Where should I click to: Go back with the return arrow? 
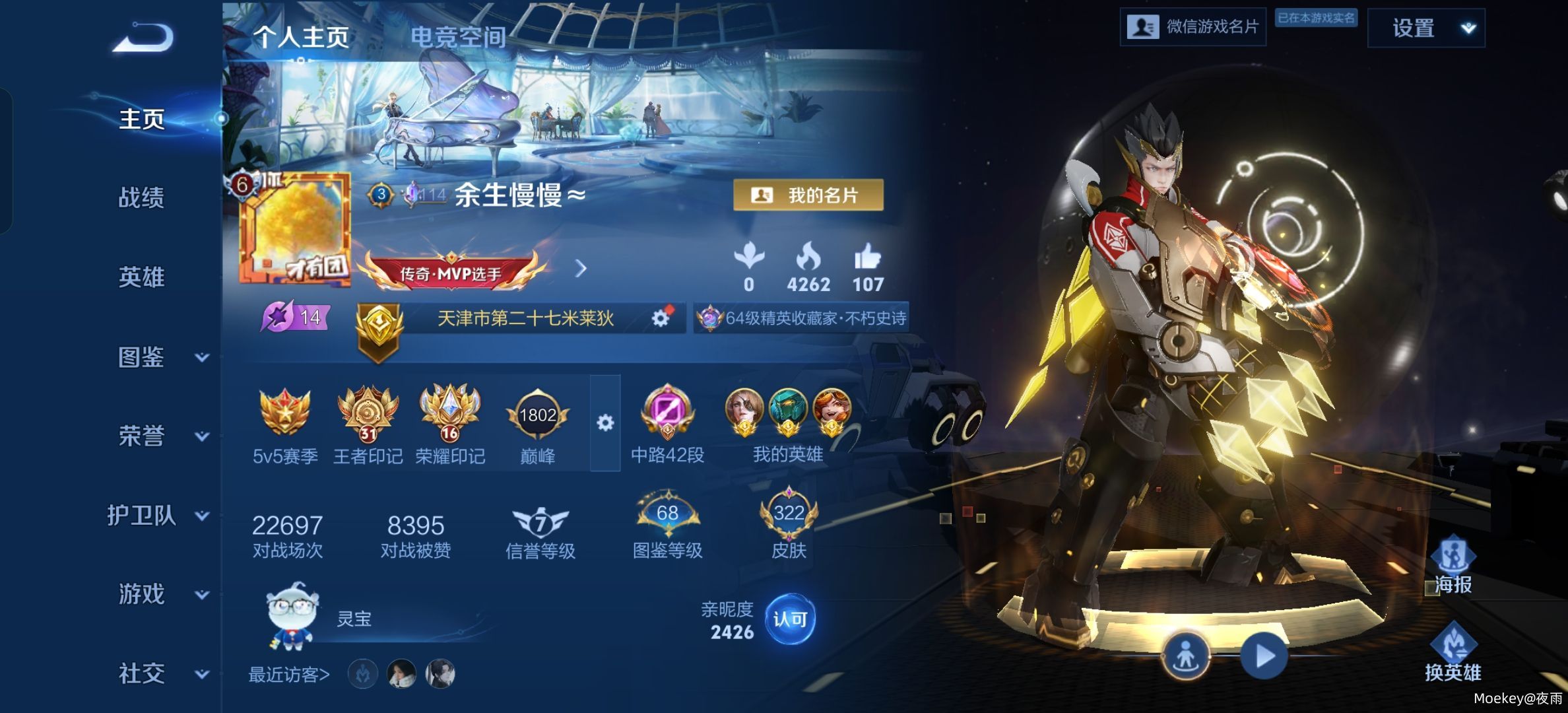[x=143, y=37]
